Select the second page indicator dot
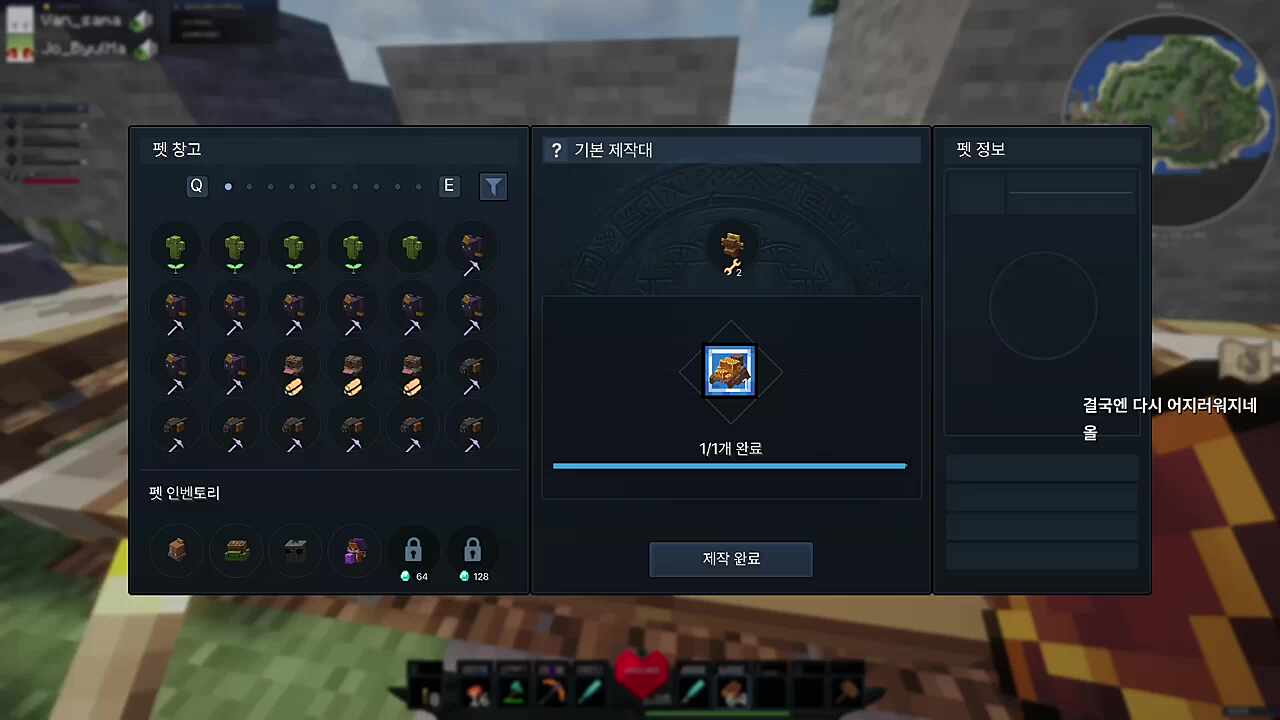1280x720 pixels. click(x=249, y=186)
